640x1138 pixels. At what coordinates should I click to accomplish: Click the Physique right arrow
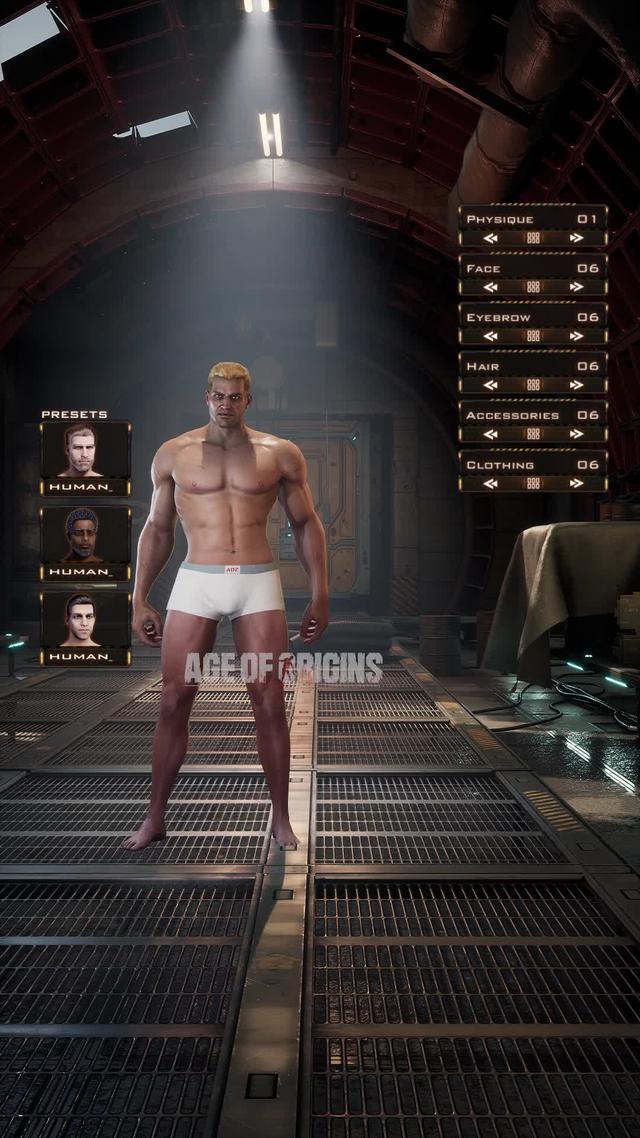(x=576, y=238)
